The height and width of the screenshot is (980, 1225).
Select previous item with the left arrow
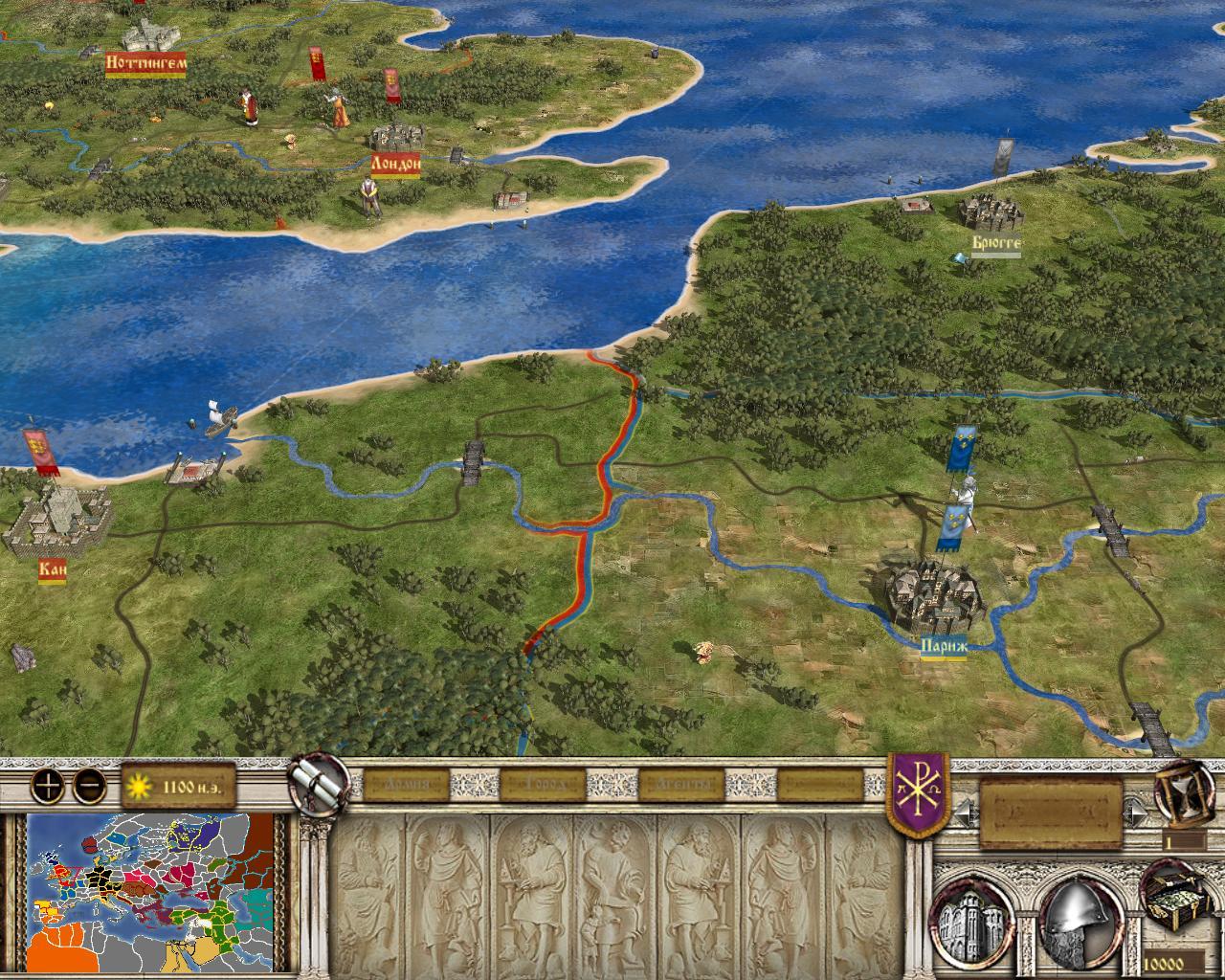coord(966,814)
